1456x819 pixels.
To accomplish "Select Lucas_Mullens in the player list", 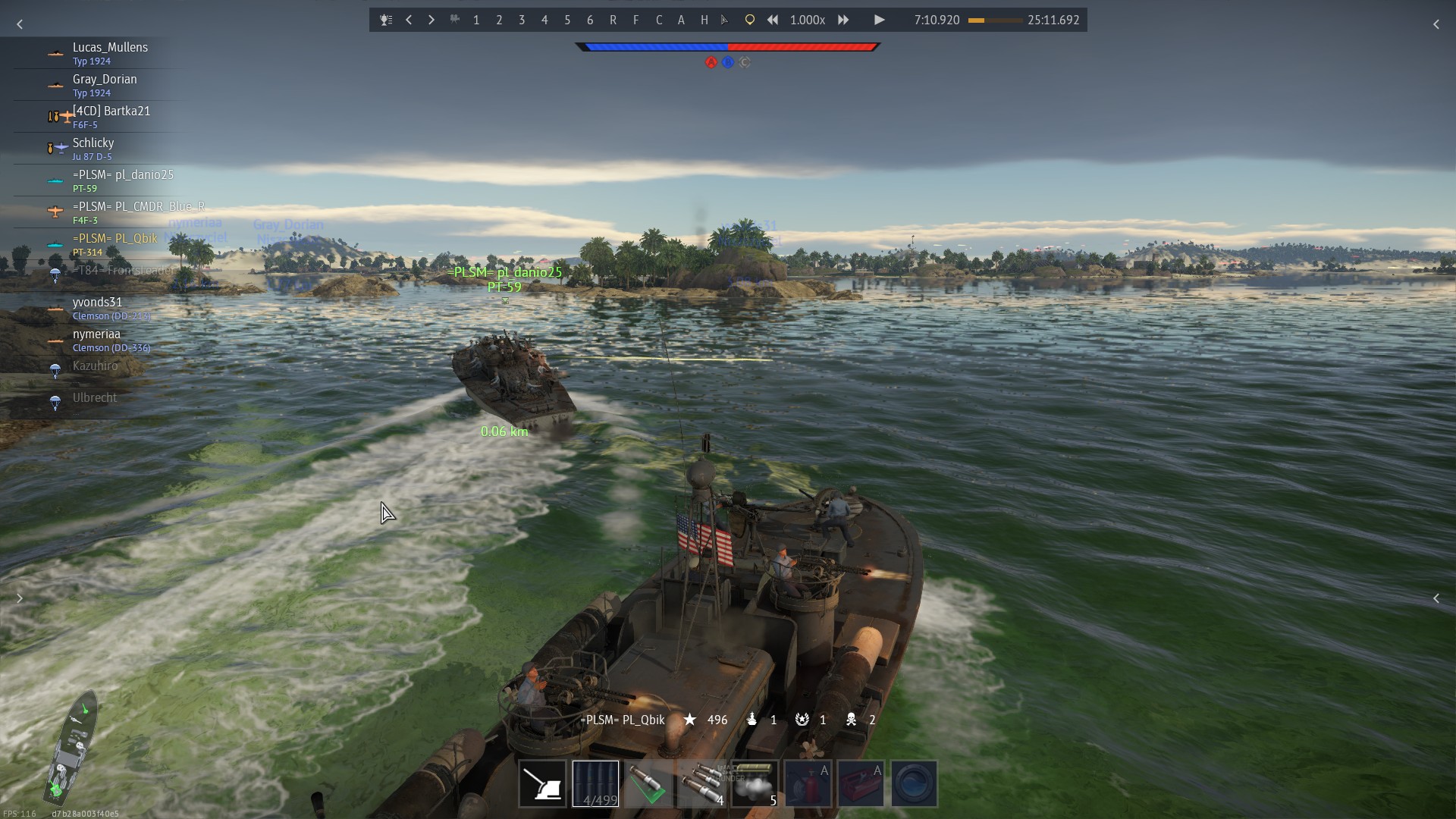I will (x=110, y=53).
